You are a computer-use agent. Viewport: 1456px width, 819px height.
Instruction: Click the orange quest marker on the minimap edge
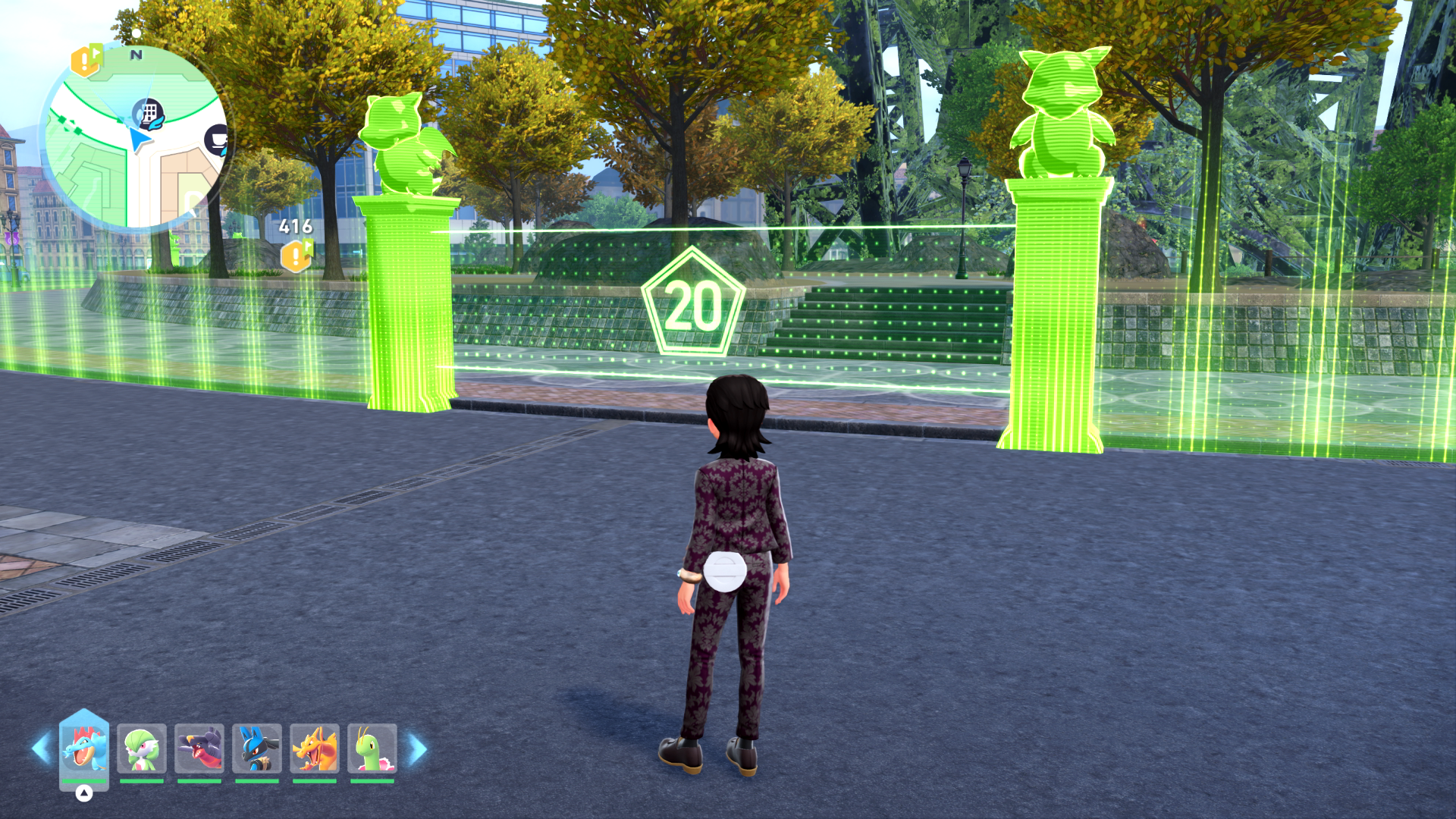click(86, 61)
